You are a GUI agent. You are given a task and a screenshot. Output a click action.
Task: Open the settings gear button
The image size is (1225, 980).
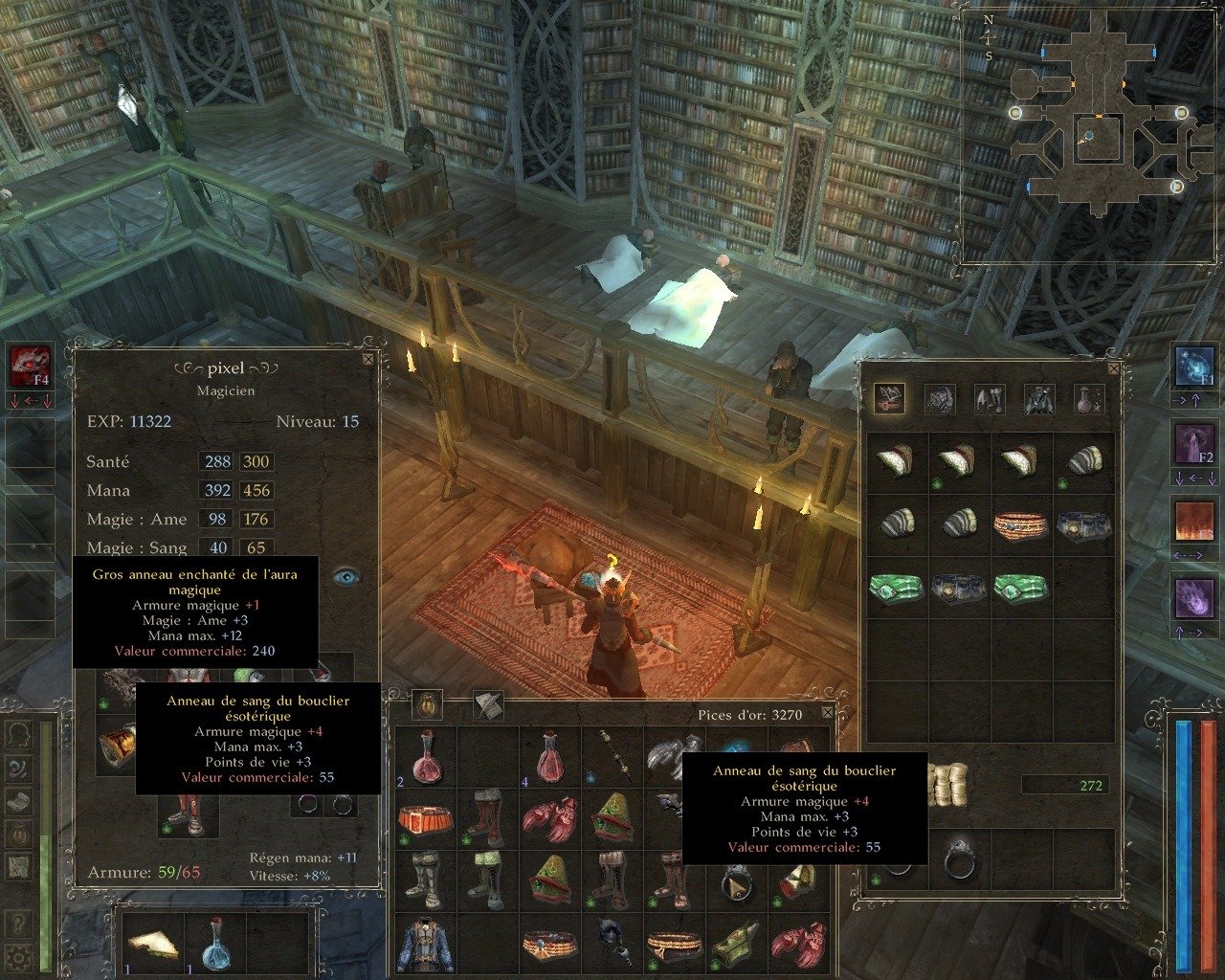18,957
